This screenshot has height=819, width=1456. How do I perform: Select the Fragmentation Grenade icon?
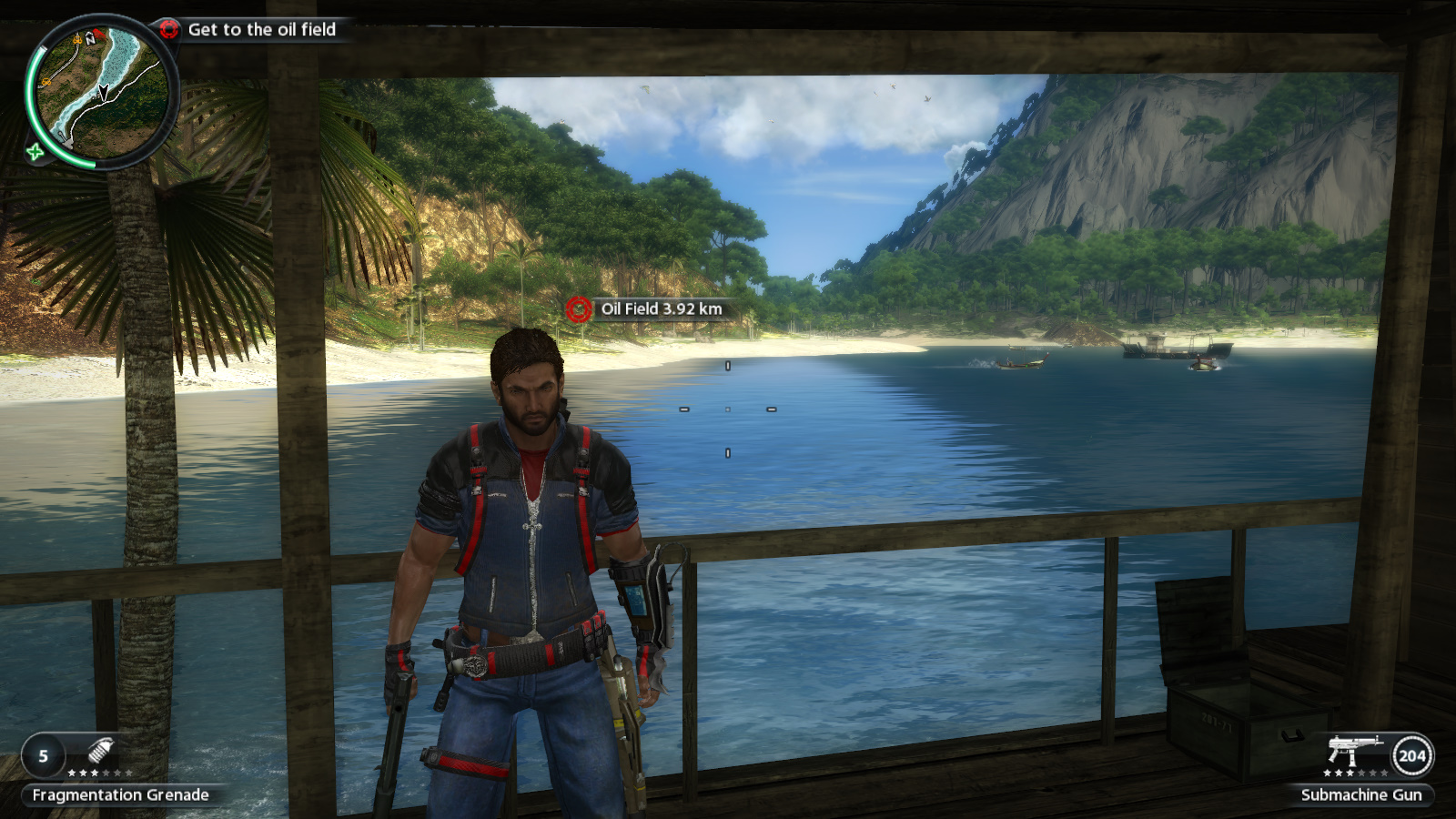pyautogui.click(x=100, y=752)
